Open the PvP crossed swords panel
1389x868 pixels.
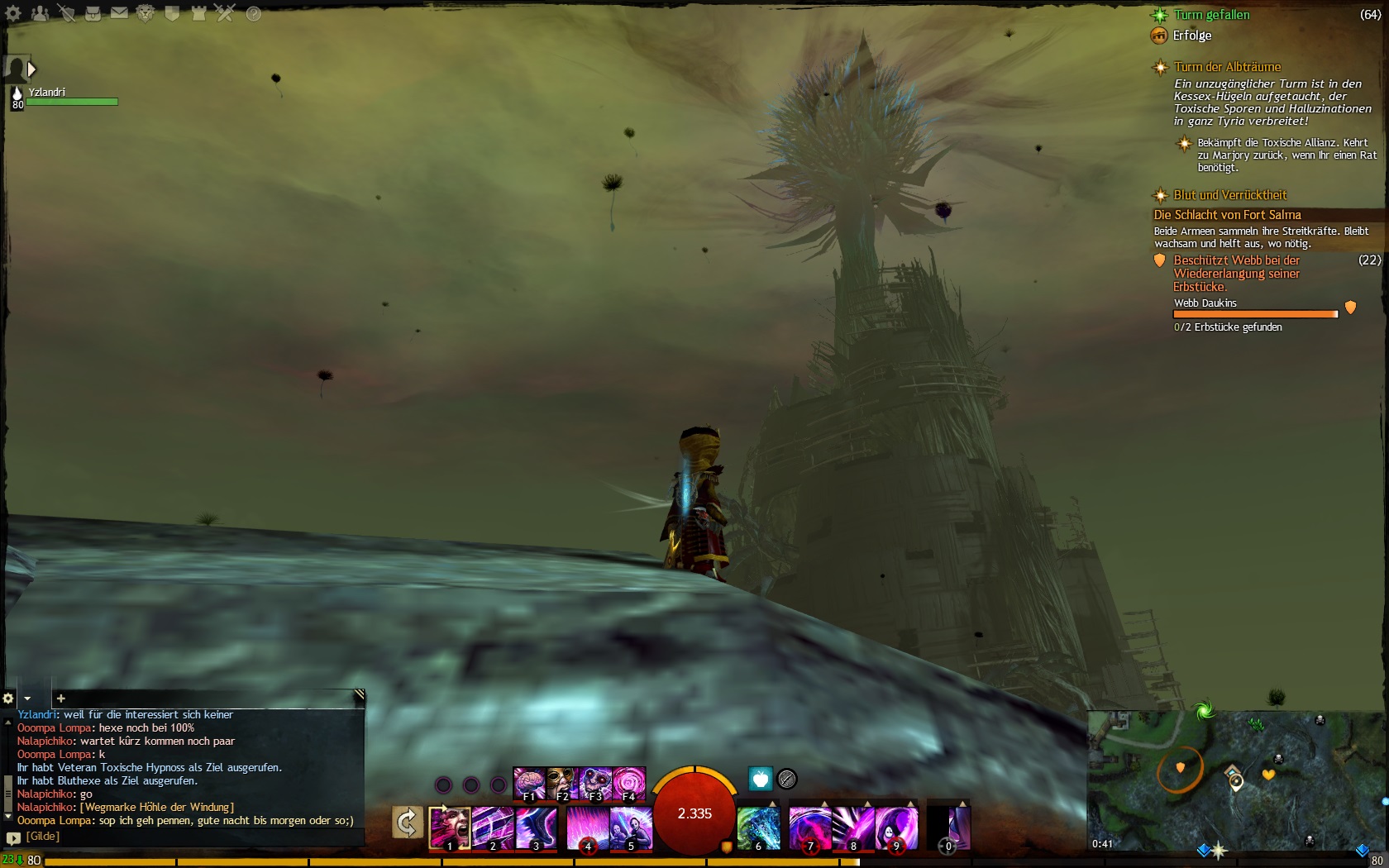pyautogui.click(x=225, y=13)
